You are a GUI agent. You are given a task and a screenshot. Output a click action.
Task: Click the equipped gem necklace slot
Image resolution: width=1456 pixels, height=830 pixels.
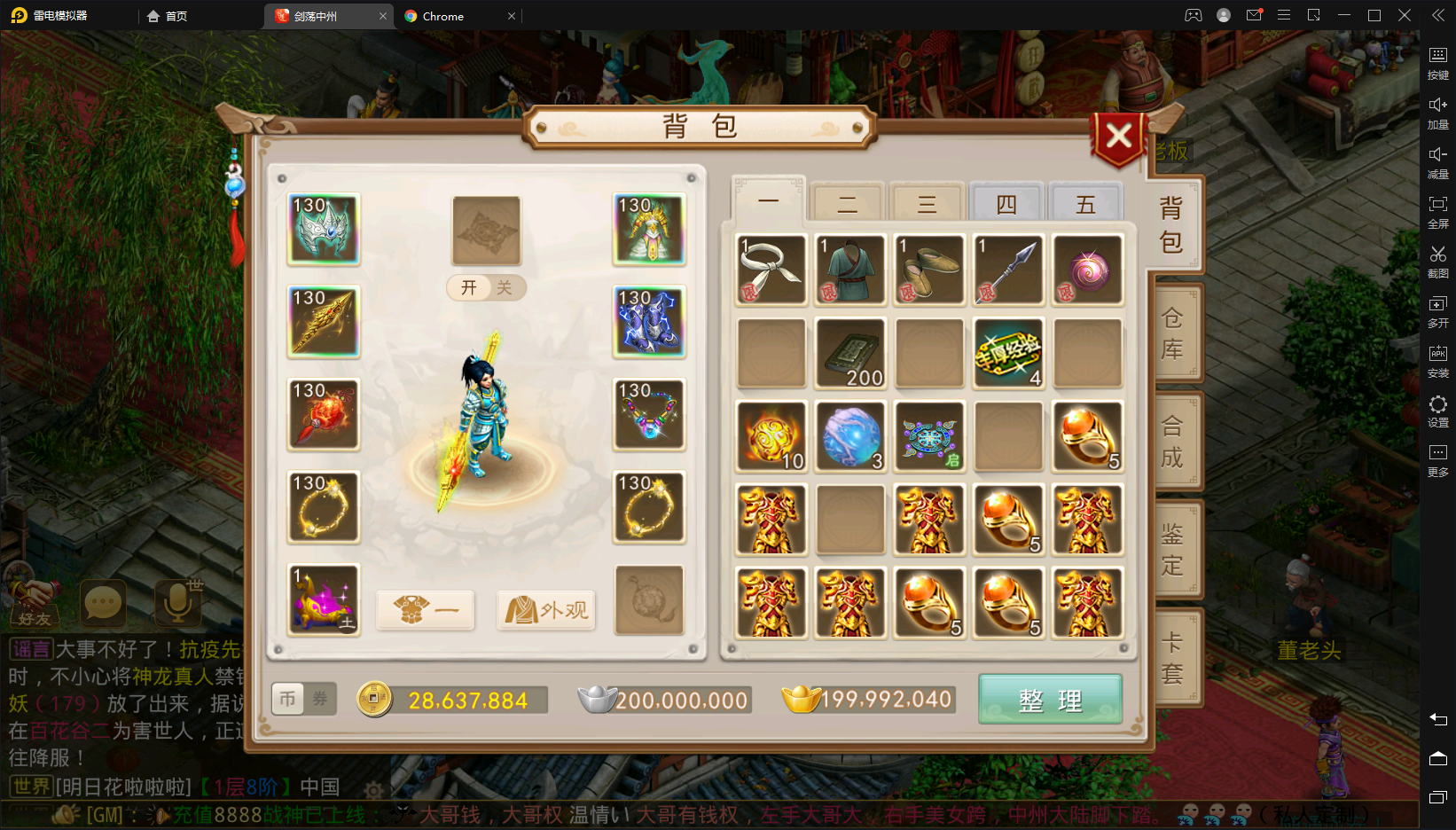tap(649, 414)
